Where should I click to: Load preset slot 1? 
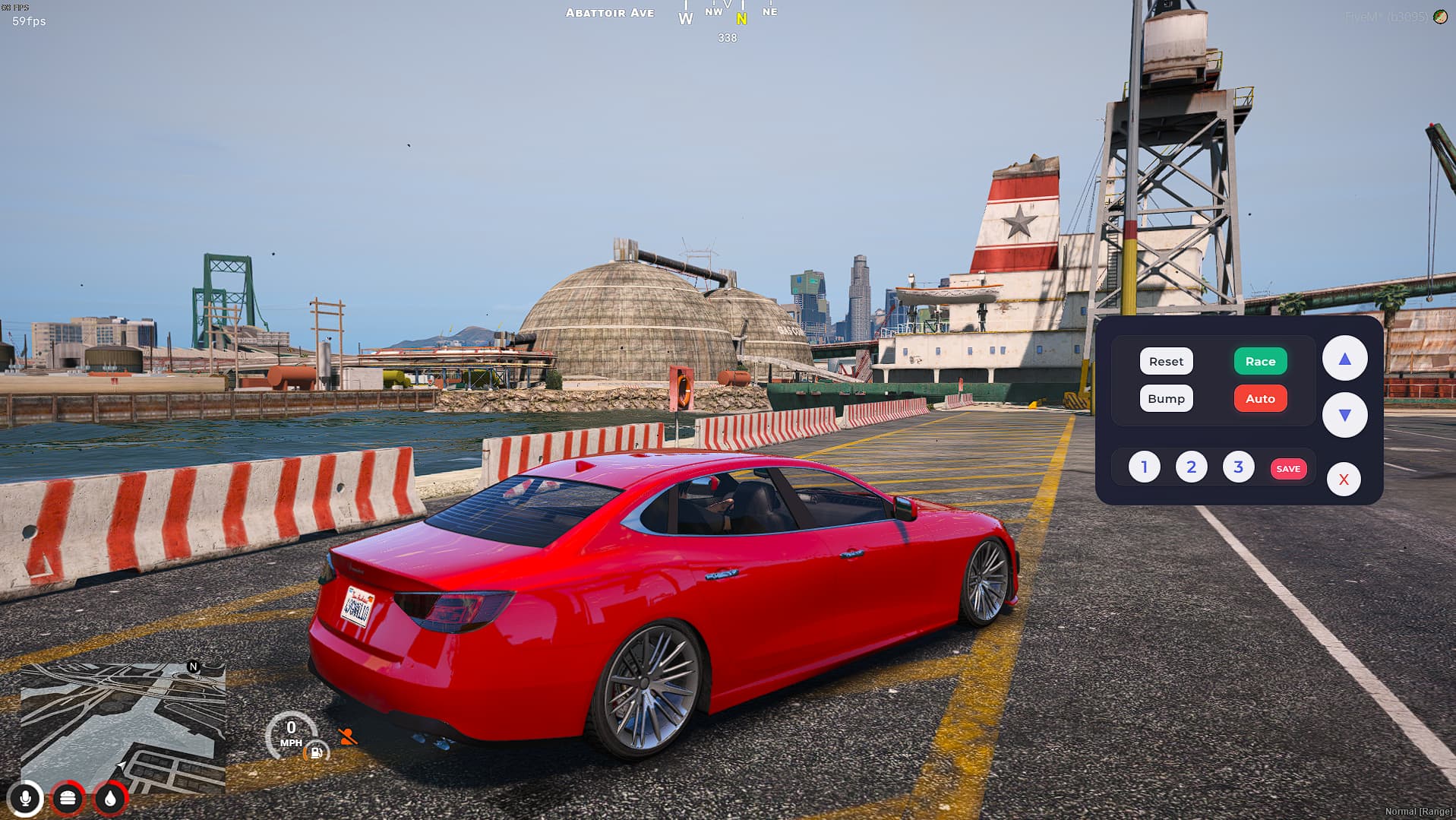(1144, 467)
